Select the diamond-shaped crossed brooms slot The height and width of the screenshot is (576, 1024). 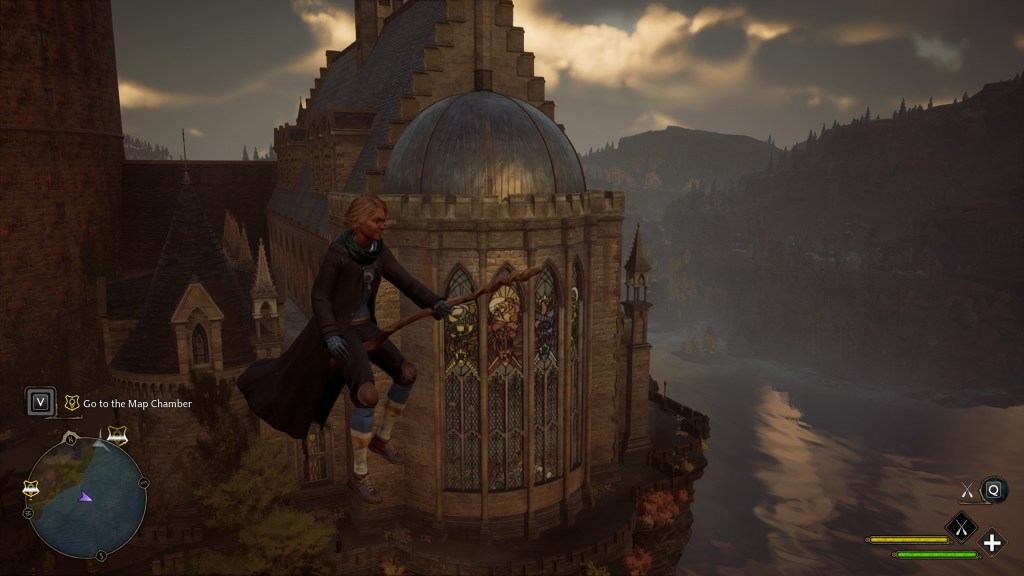pyautogui.click(x=962, y=526)
